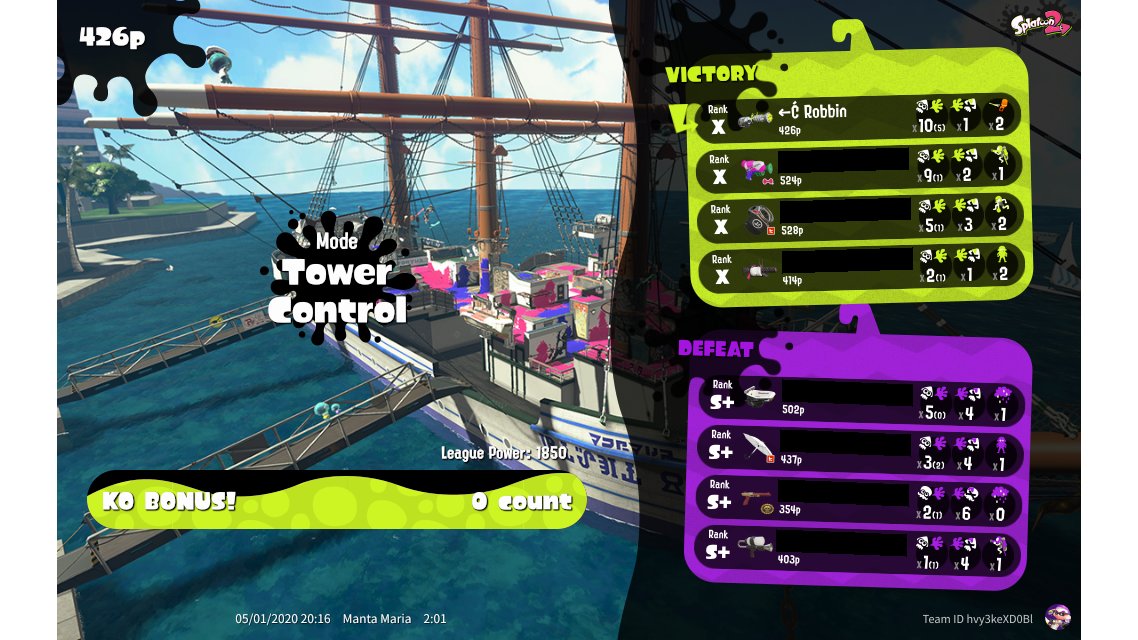The height and width of the screenshot is (640, 1138).
Task: Click the Tower Control mode badge
Action: tap(340, 280)
